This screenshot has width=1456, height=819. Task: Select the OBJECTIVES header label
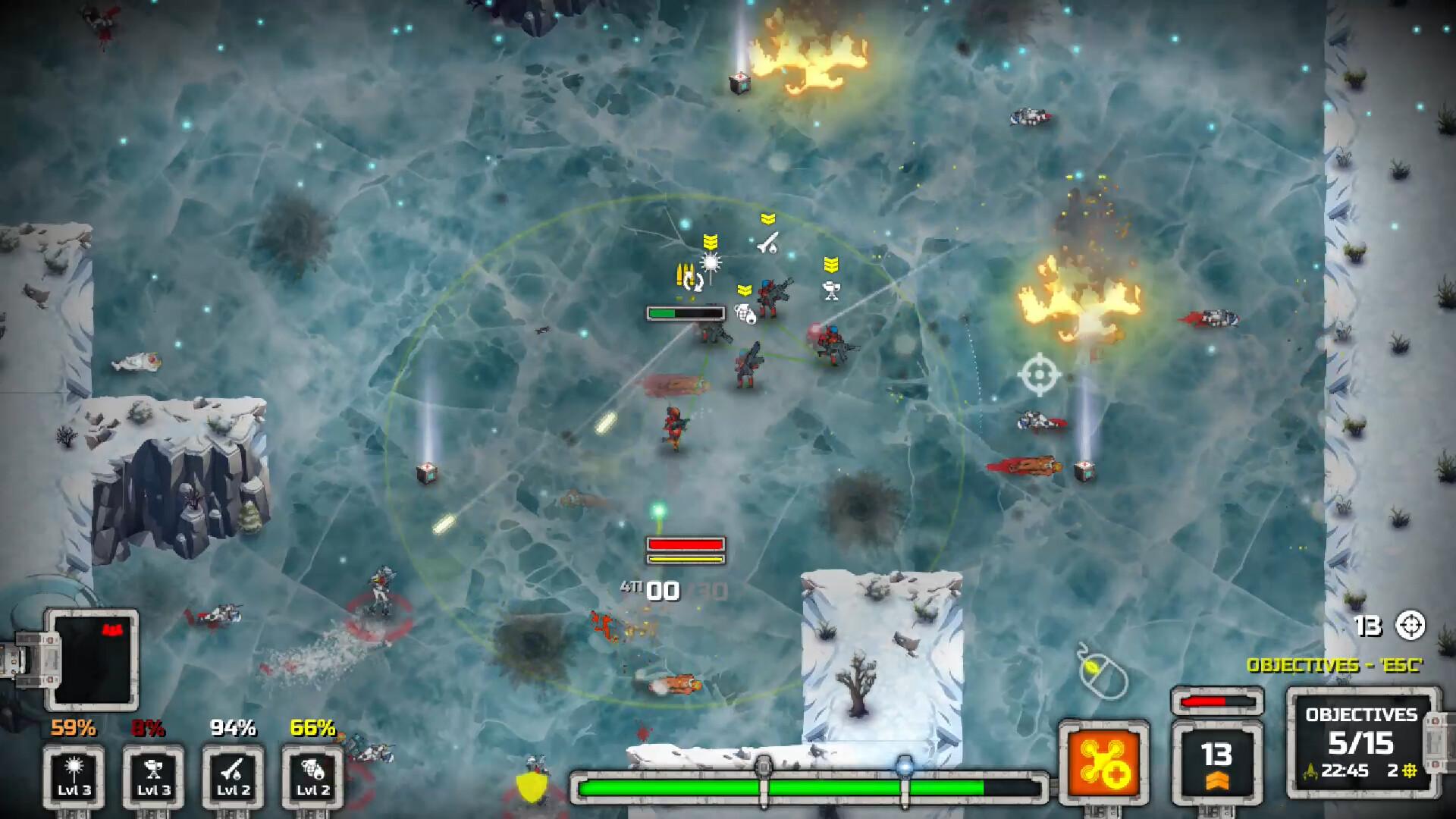click(x=1360, y=714)
